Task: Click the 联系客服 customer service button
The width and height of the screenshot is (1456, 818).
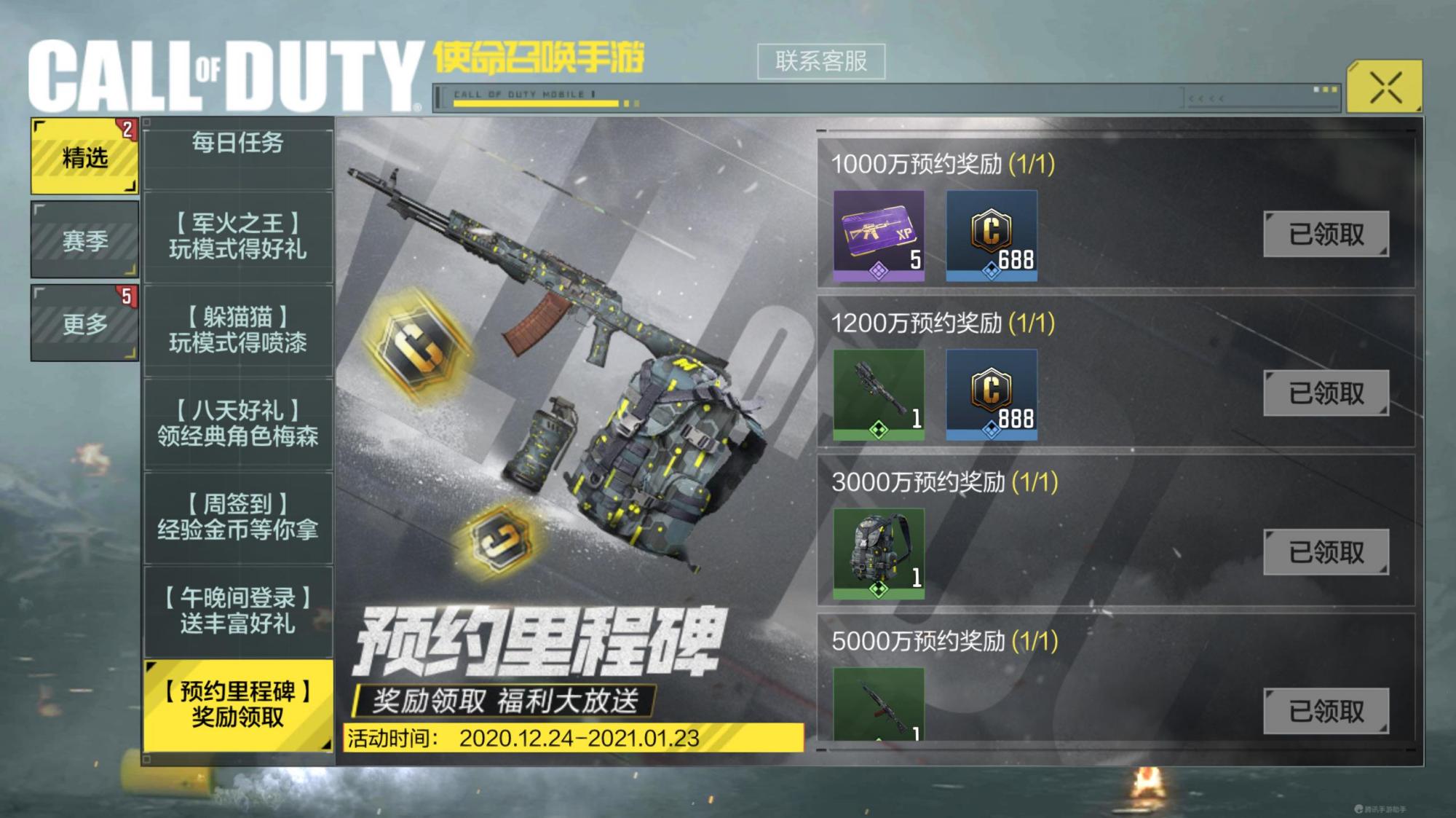Action: coord(820,62)
